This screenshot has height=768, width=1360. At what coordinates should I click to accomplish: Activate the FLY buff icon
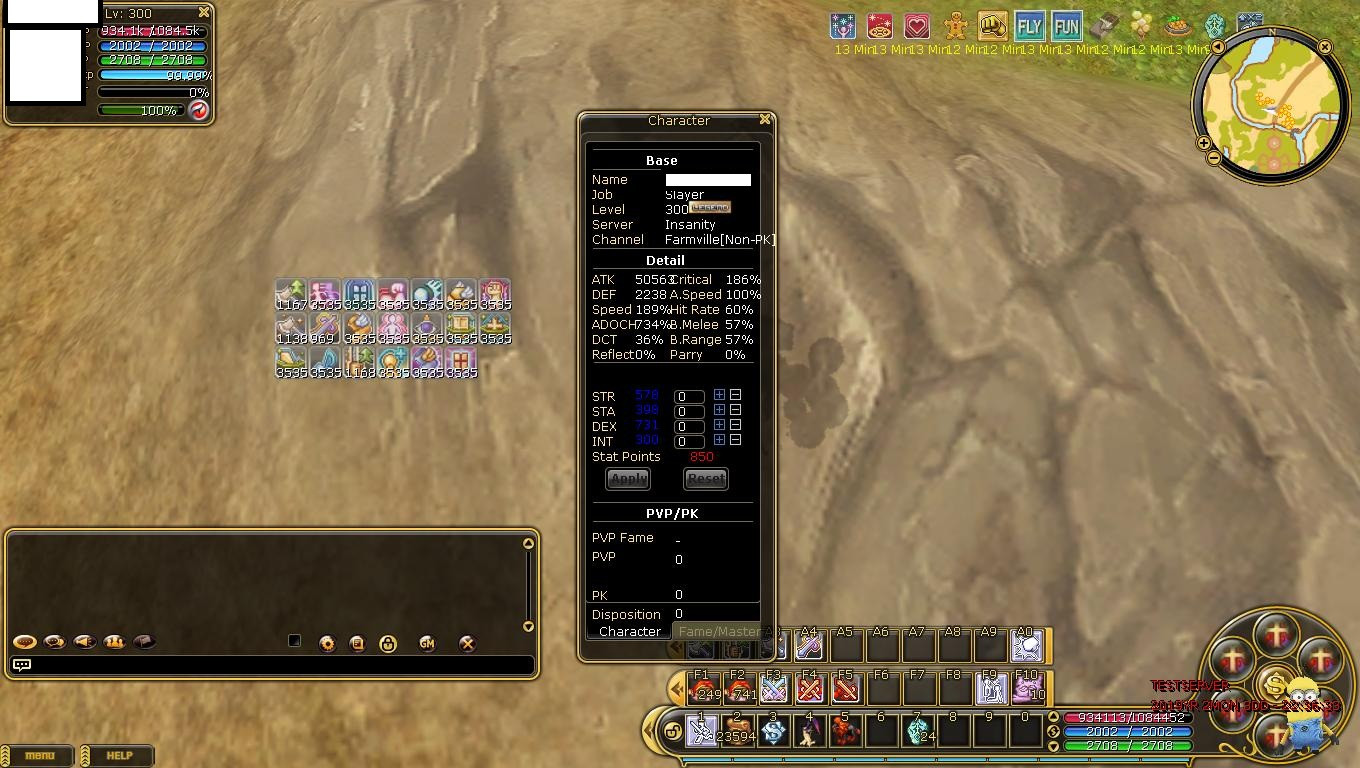(1029, 26)
